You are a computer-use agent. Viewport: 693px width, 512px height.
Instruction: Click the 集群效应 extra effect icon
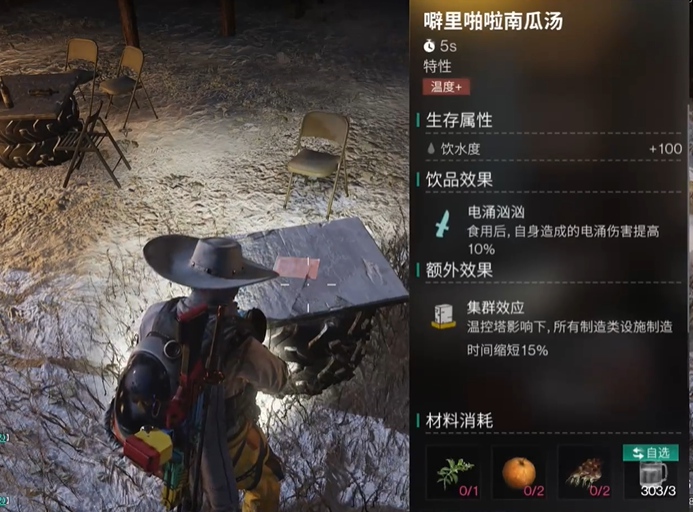(x=443, y=317)
